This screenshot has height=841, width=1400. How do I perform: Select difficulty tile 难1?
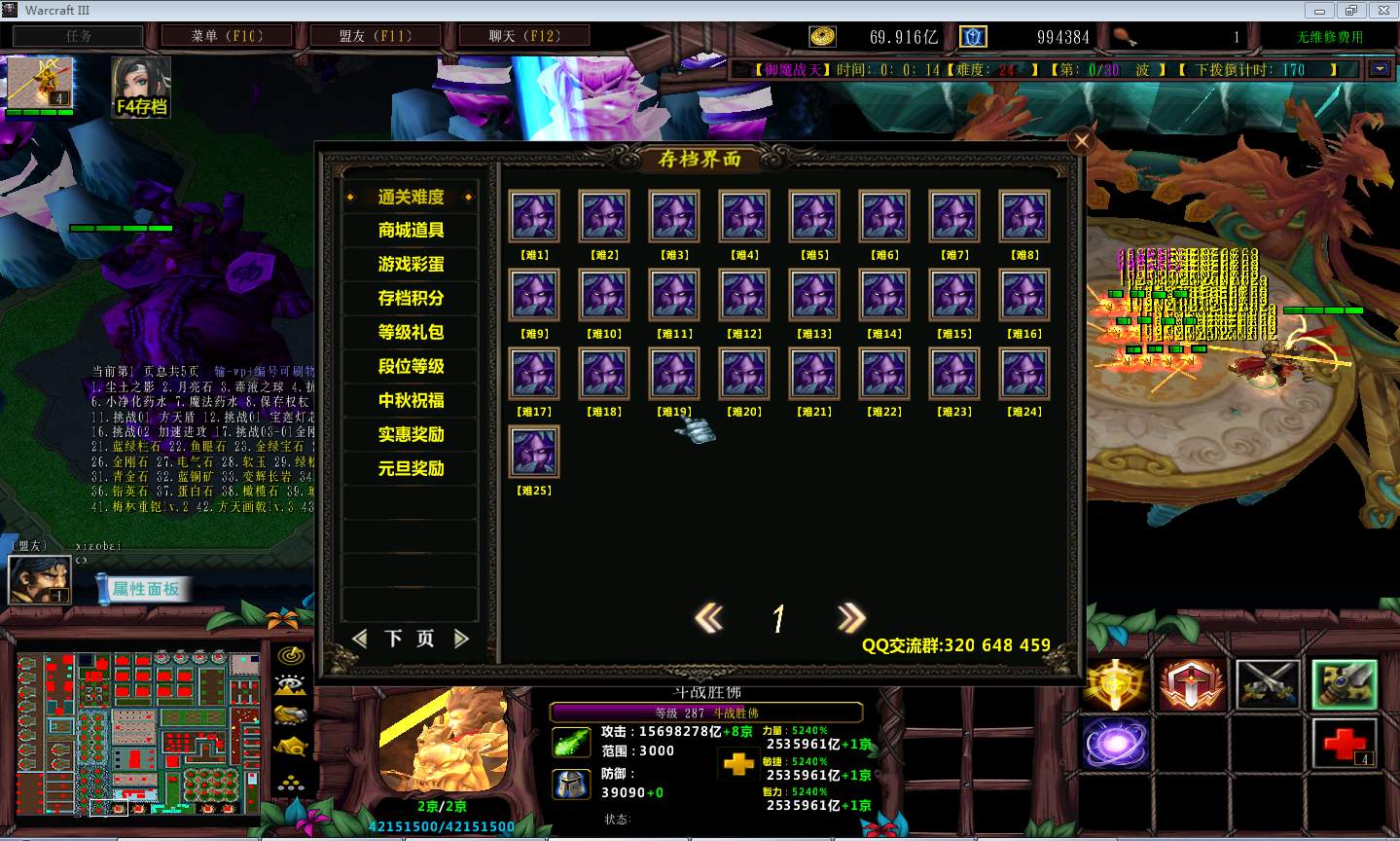tap(534, 216)
